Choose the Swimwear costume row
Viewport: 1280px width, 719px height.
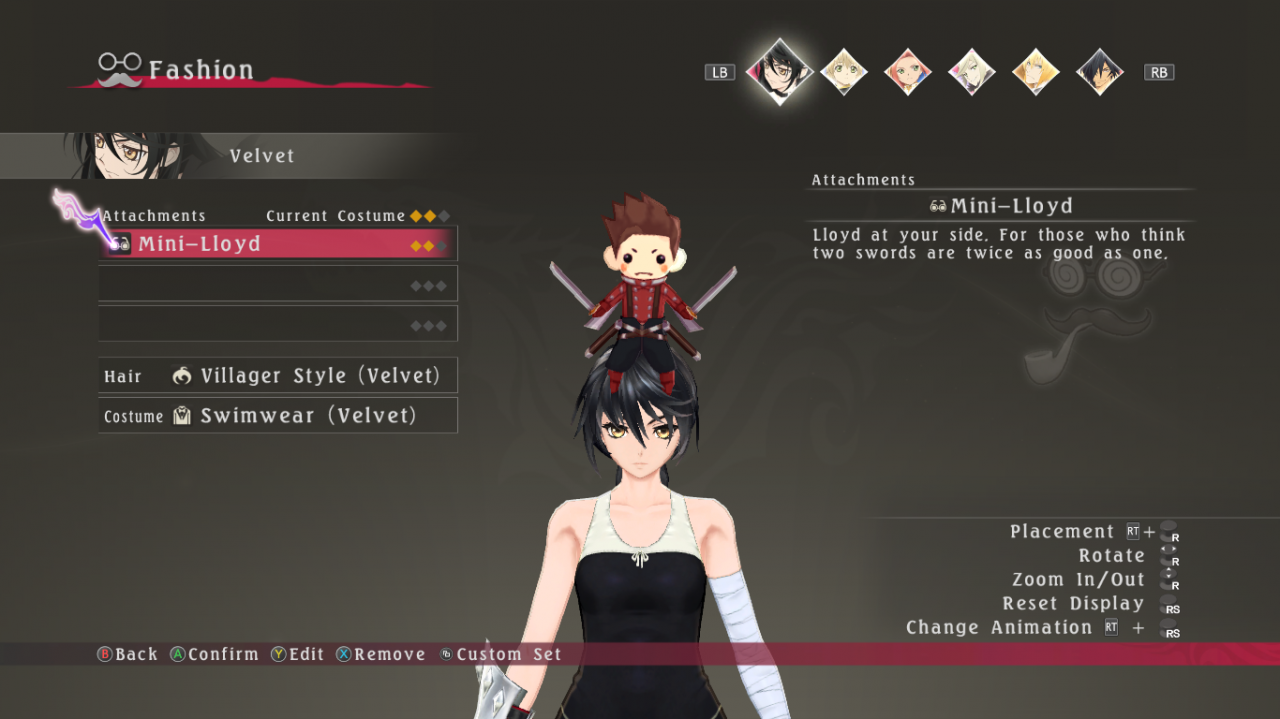click(x=278, y=416)
